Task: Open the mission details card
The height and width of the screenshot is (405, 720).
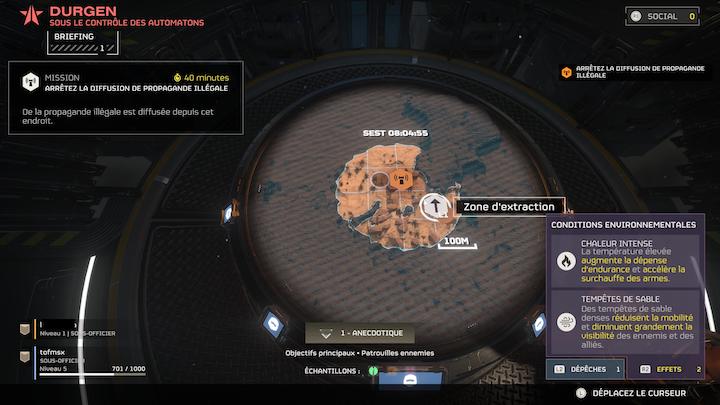Action: tap(126, 99)
